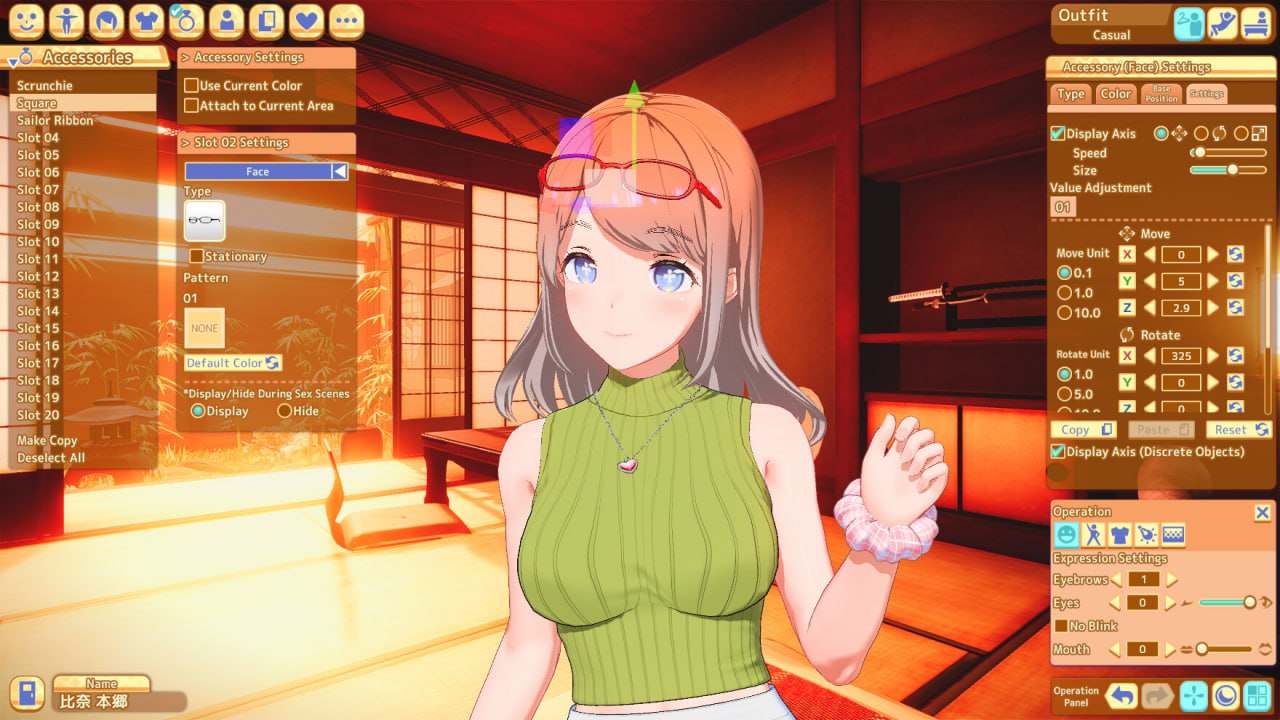Viewport: 1280px width, 720px height.
Task: Open the clothing shirt icon in top toolbar
Action: click(x=147, y=20)
